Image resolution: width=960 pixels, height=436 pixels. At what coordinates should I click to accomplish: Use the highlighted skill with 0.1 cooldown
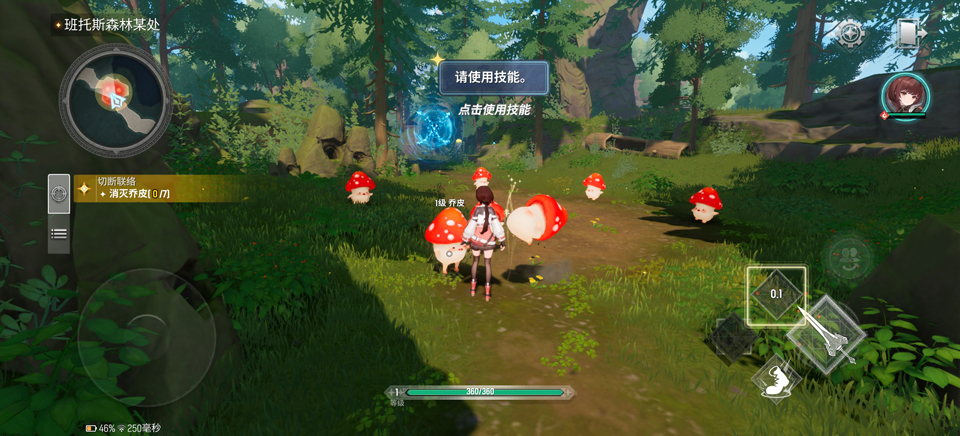tap(776, 295)
